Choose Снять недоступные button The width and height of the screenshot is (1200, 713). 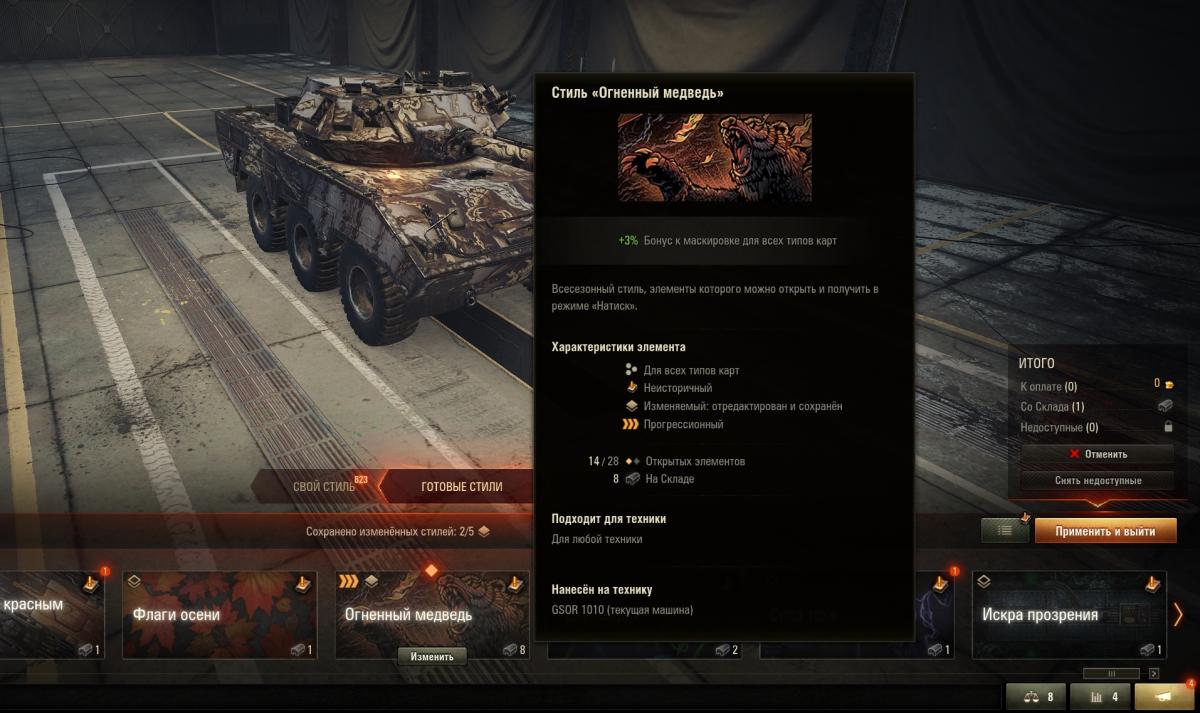click(1097, 480)
